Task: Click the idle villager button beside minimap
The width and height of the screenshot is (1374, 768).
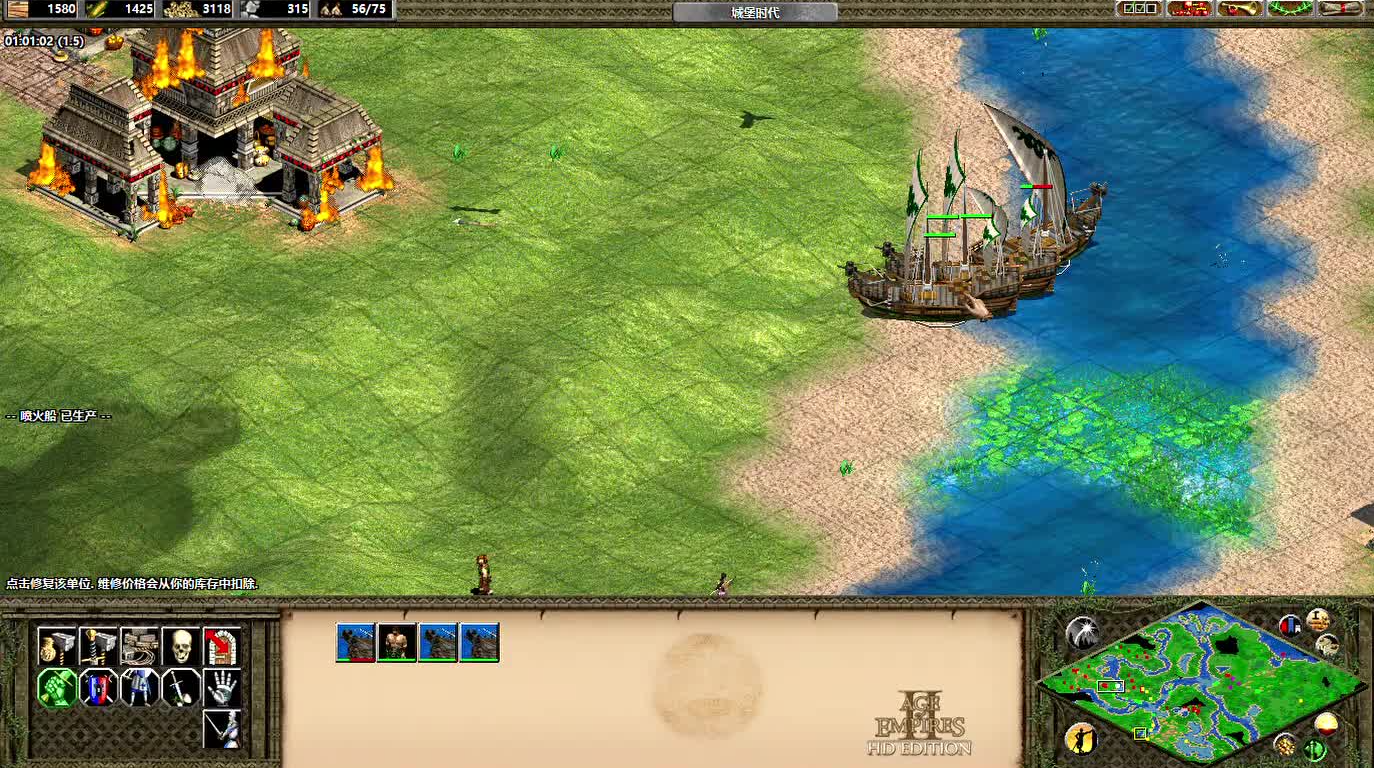Action: (x=1080, y=739)
